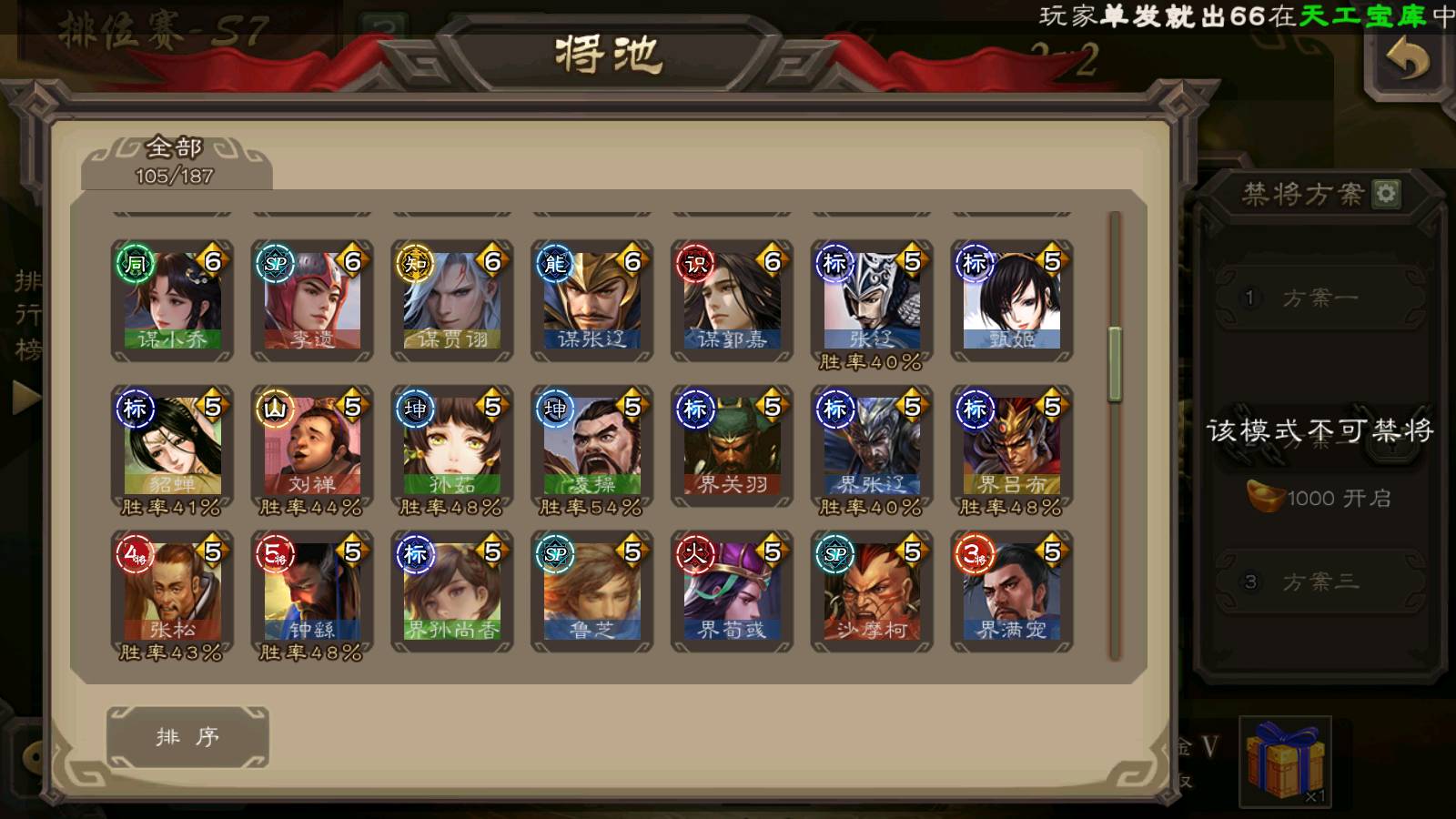Open the 禁将方案 gear settings
The height and width of the screenshot is (819, 1456).
(1386, 193)
